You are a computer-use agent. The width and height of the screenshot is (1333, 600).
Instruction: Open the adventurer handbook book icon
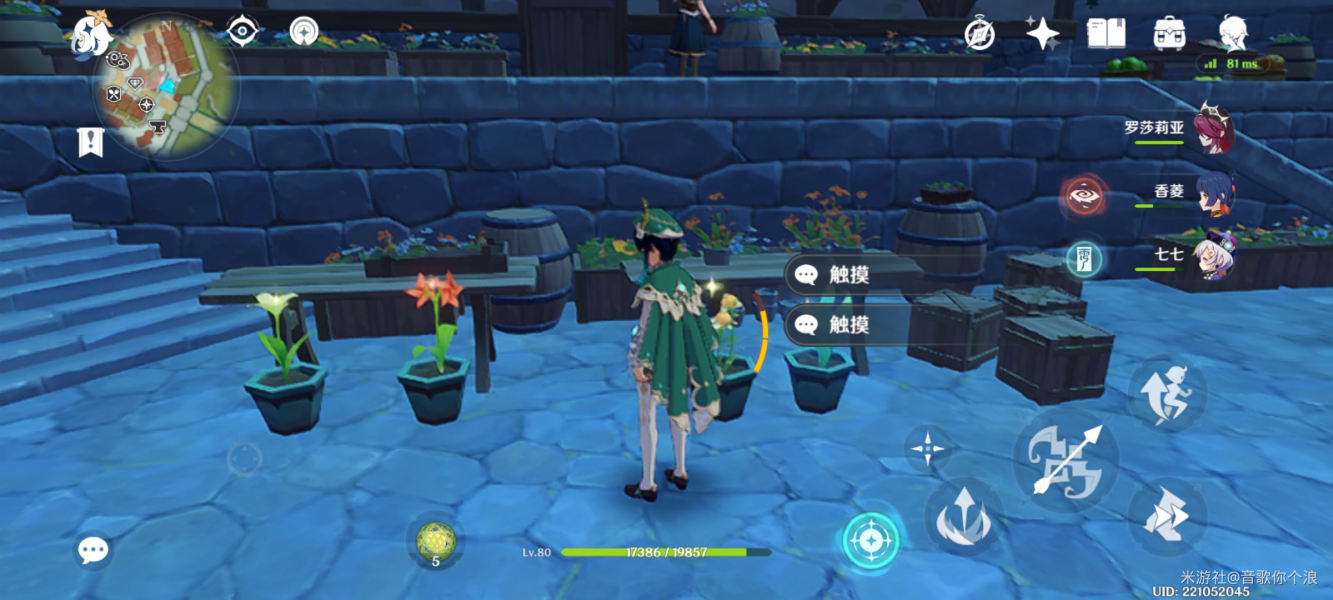(1105, 33)
